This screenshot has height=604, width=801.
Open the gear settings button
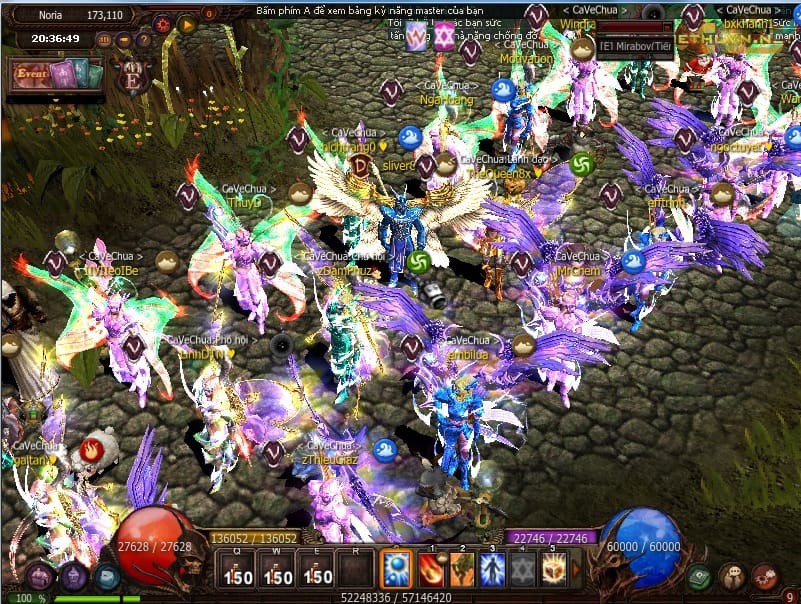[x=163, y=24]
